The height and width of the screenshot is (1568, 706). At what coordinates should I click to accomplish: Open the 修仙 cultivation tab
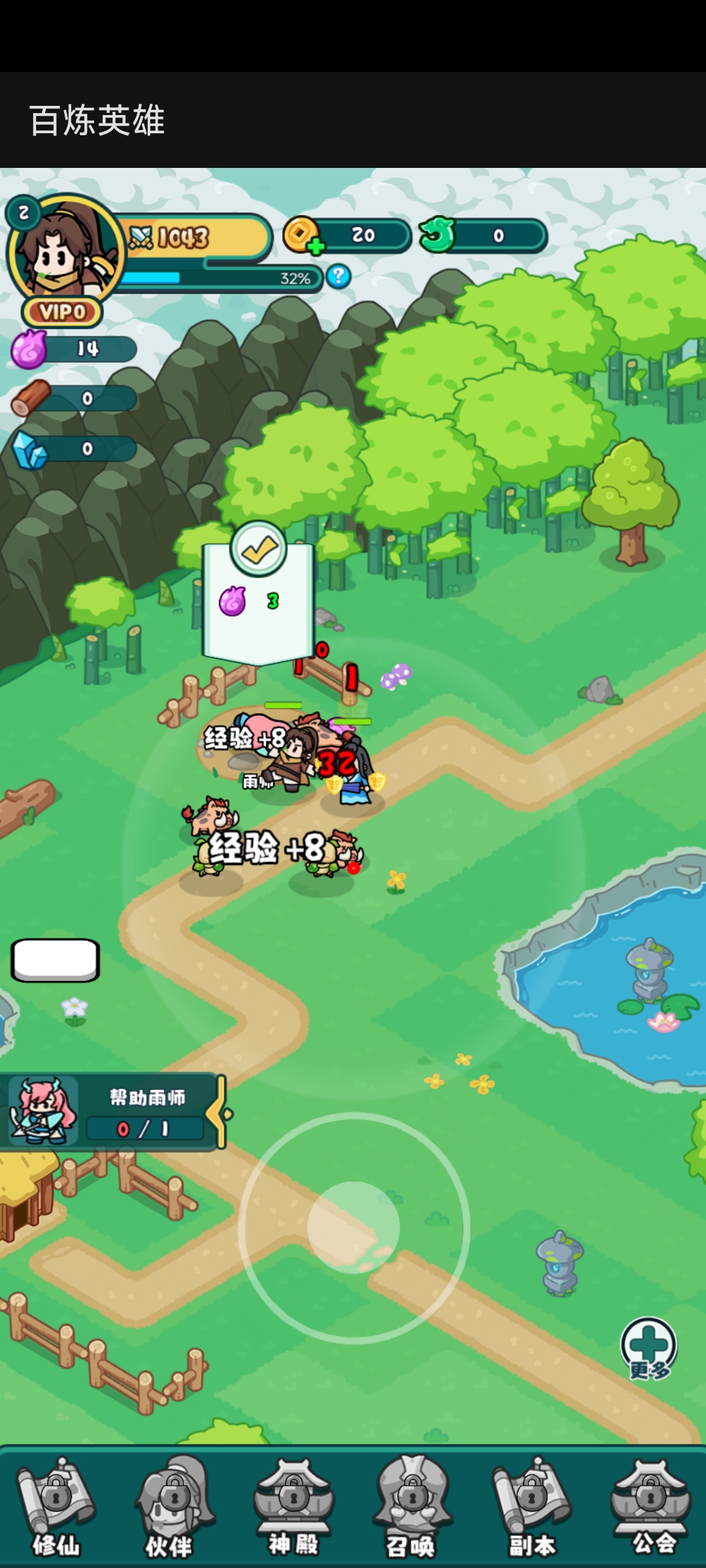(57, 1507)
